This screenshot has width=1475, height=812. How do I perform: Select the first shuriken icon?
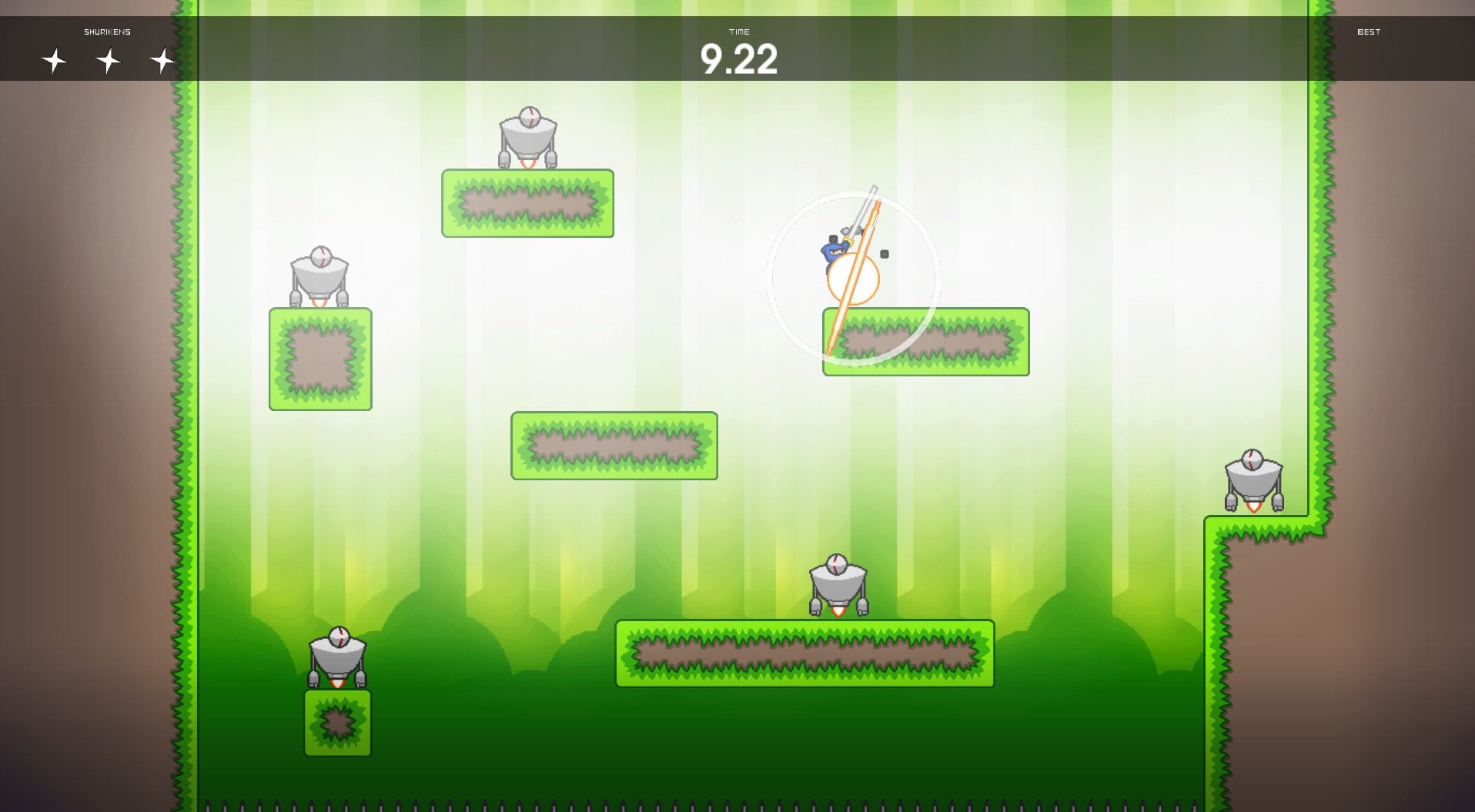coord(53,59)
